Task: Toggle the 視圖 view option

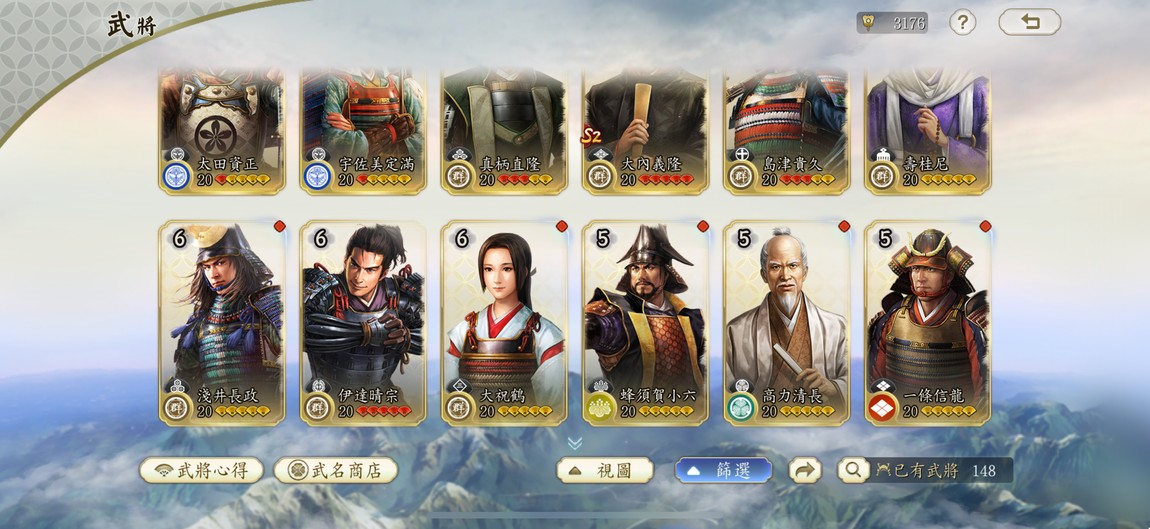Action: point(604,470)
